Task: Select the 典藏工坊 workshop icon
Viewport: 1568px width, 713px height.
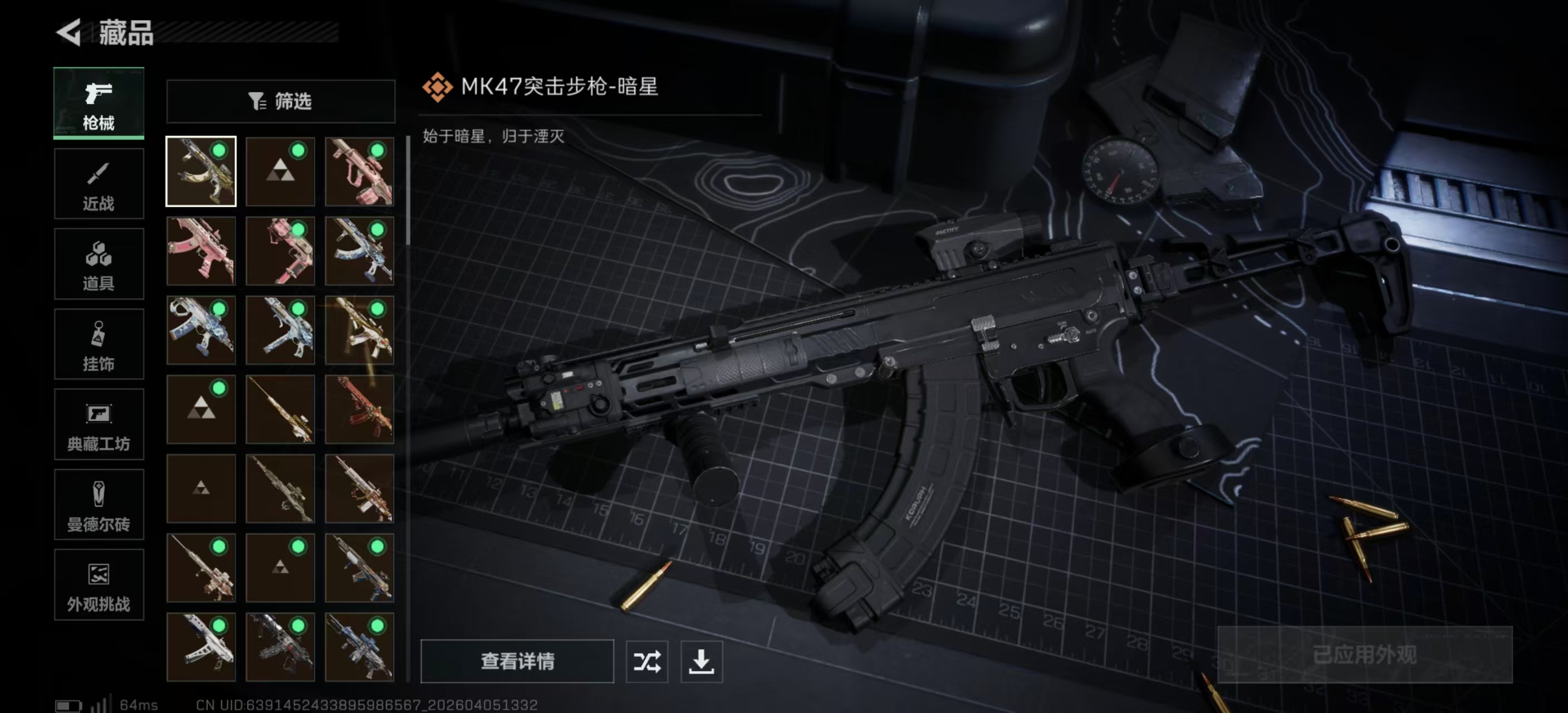Action: coord(99,425)
